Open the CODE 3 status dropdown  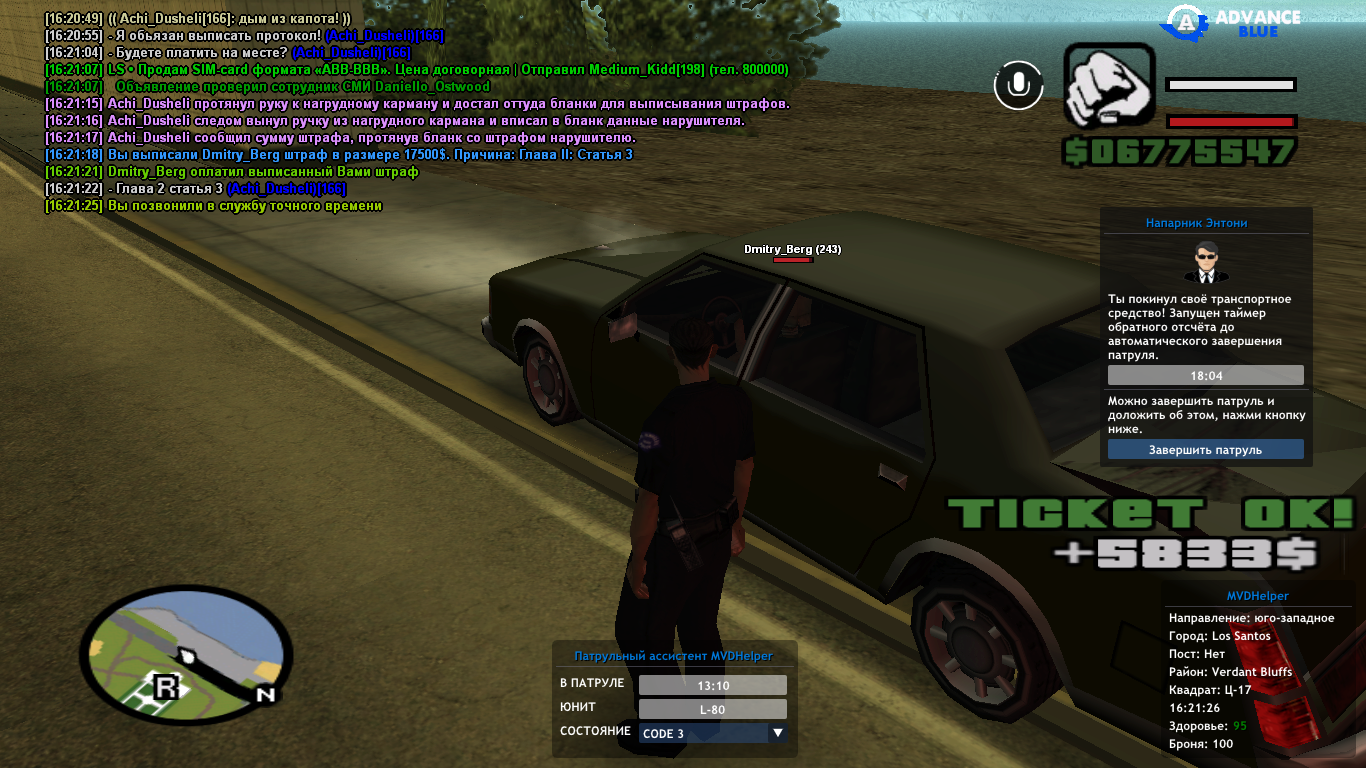(x=713, y=733)
